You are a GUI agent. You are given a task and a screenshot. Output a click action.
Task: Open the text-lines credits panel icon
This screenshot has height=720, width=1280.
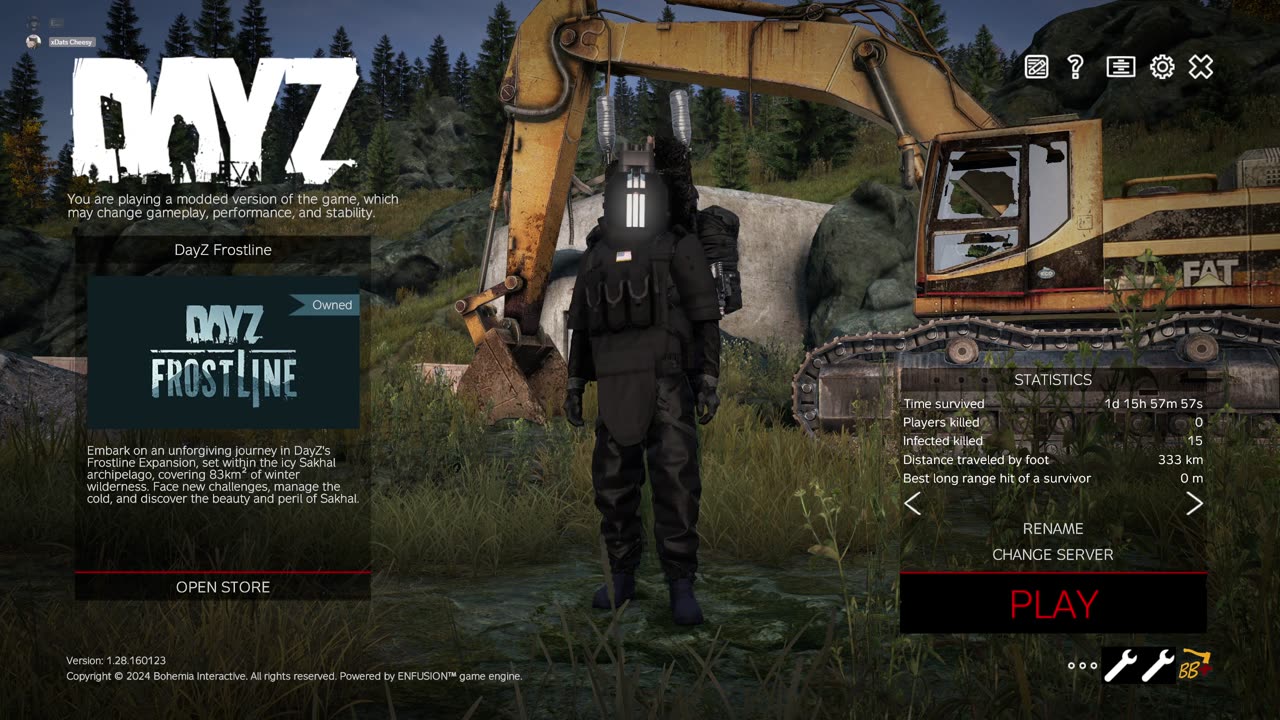[x=1120, y=67]
